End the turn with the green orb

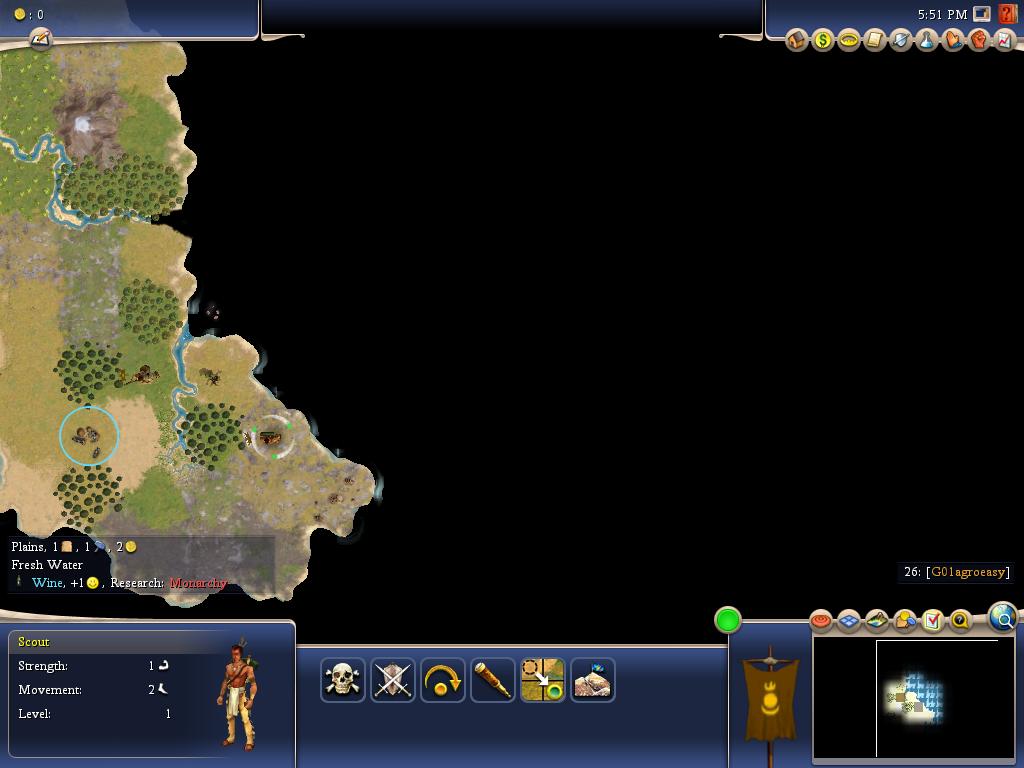[x=728, y=620]
